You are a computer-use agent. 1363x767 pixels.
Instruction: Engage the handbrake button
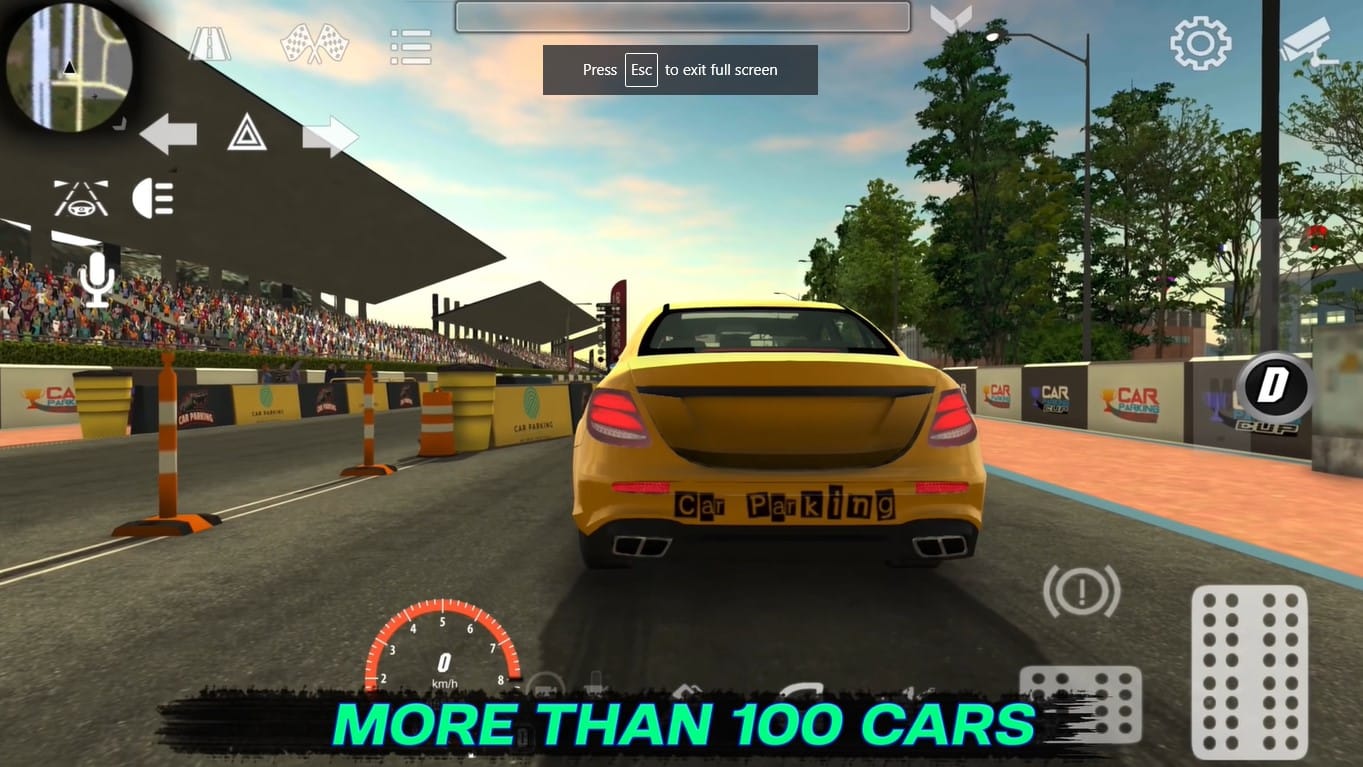coord(1081,591)
